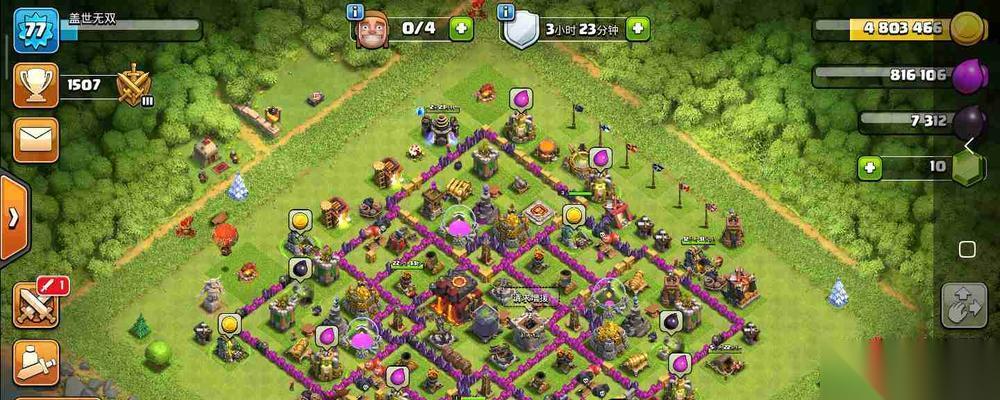Tap the phone's square recent-apps button
1000x400 pixels.
point(967,249)
